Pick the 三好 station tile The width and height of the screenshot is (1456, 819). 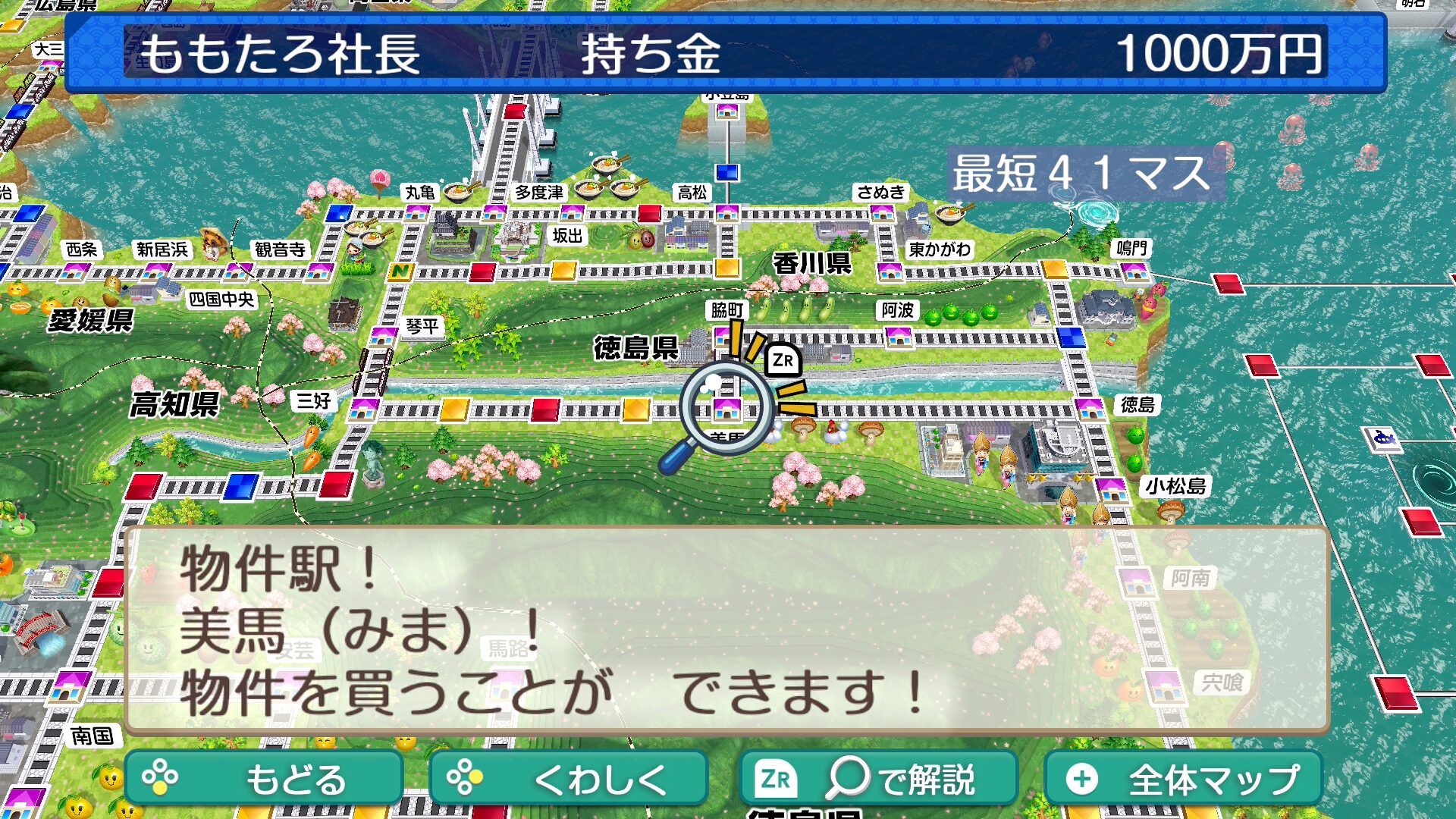coord(363,409)
